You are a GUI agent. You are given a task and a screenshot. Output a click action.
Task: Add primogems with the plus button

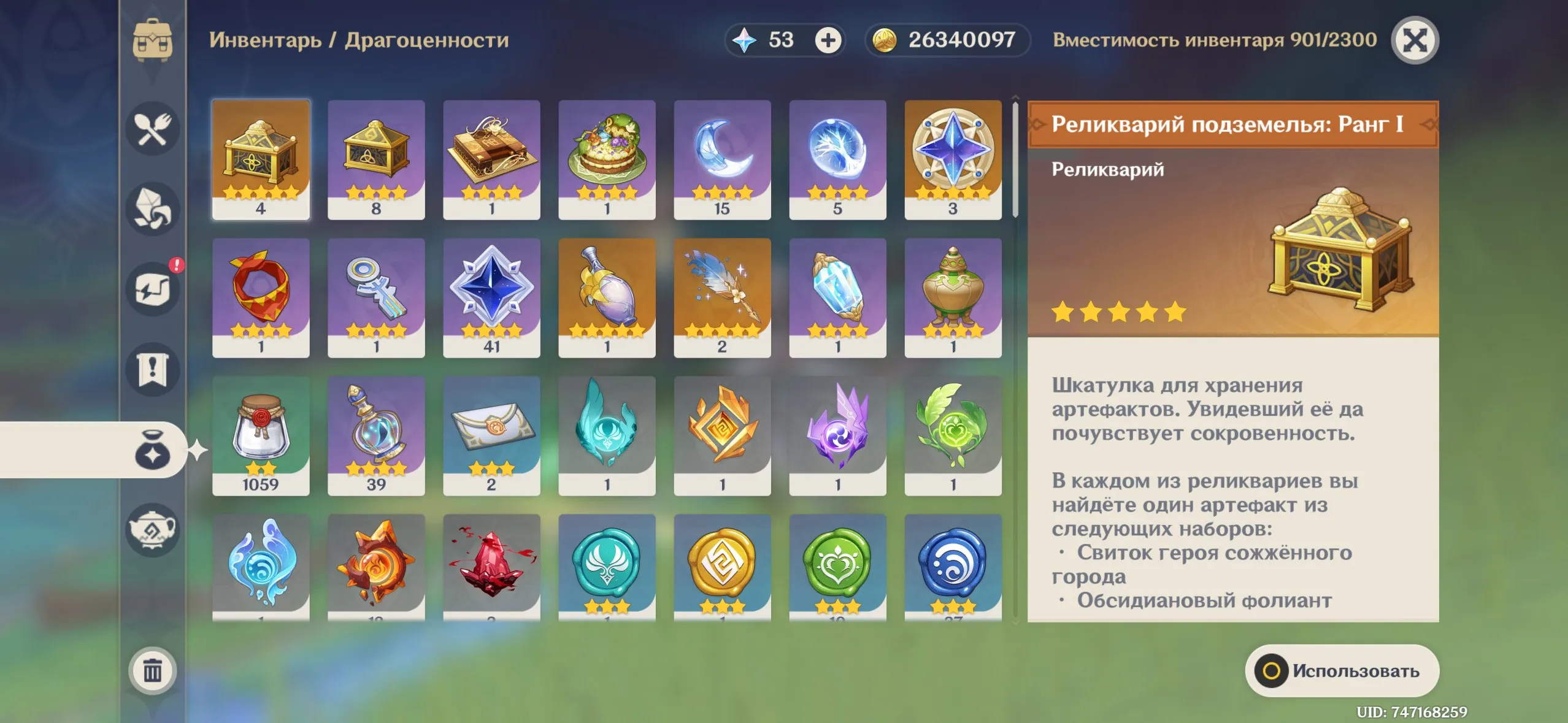[x=828, y=40]
